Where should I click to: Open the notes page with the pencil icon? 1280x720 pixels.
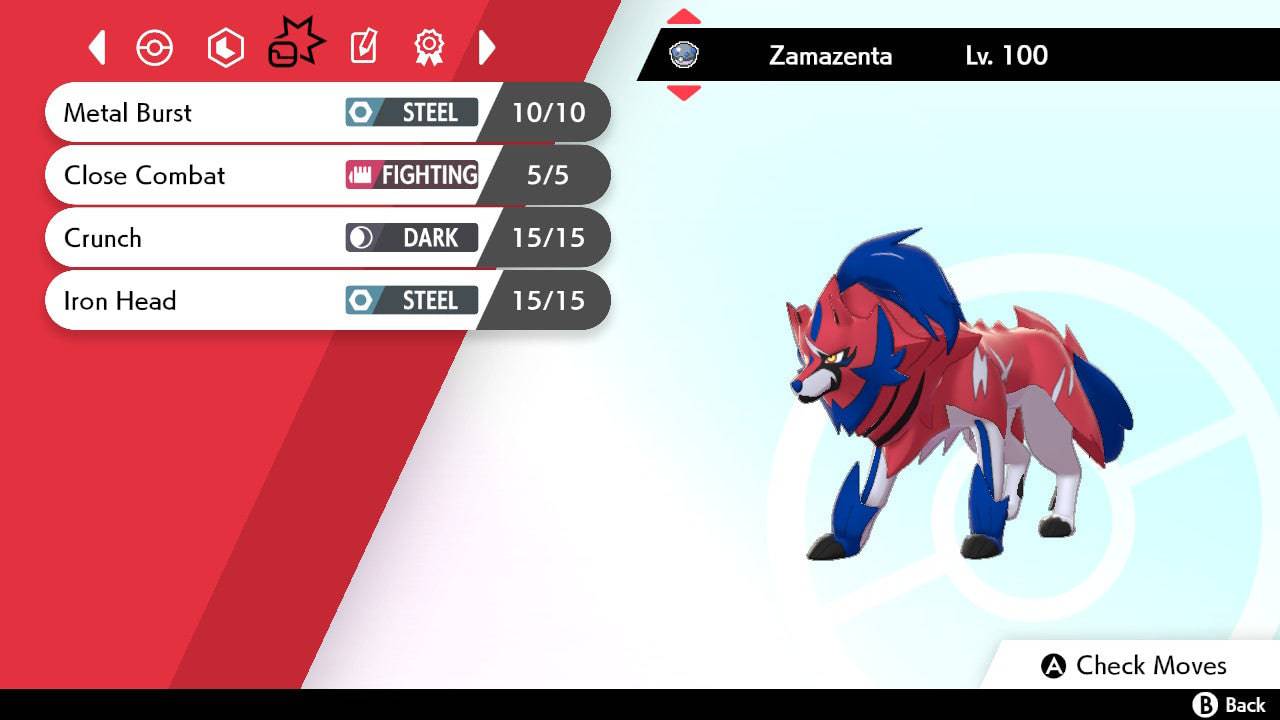[x=362, y=47]
